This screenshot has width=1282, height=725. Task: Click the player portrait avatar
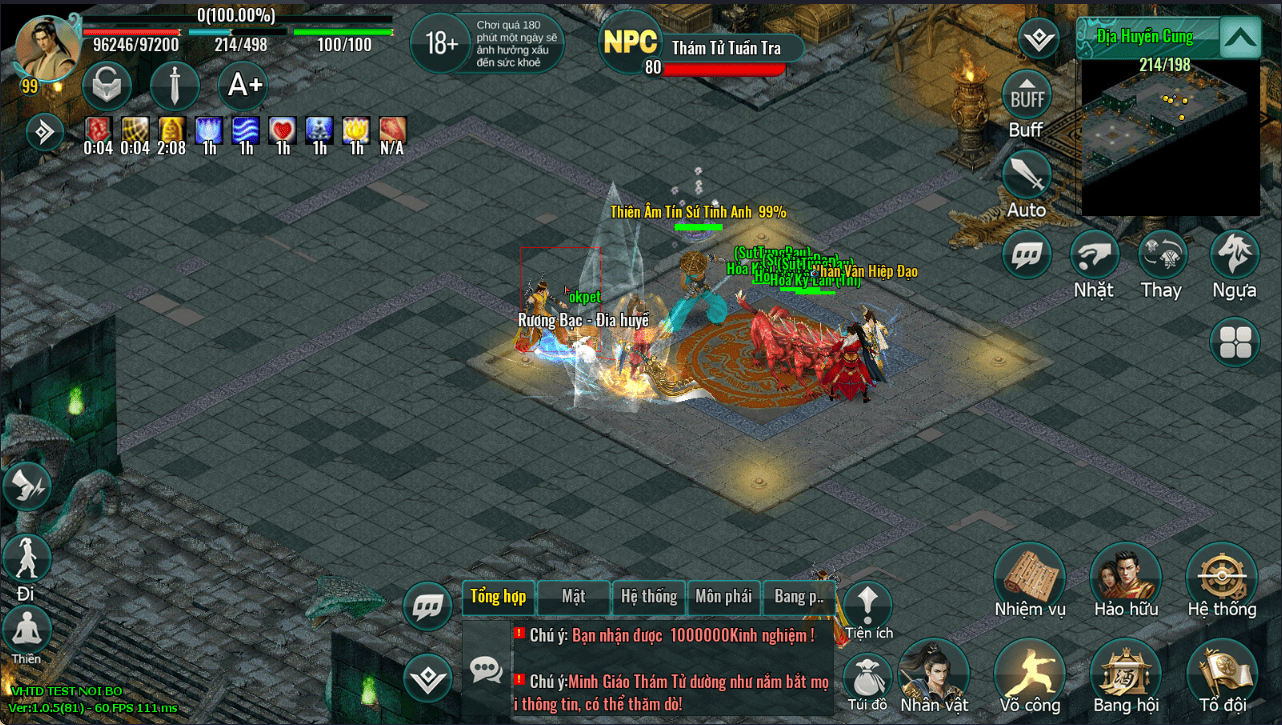46,46
